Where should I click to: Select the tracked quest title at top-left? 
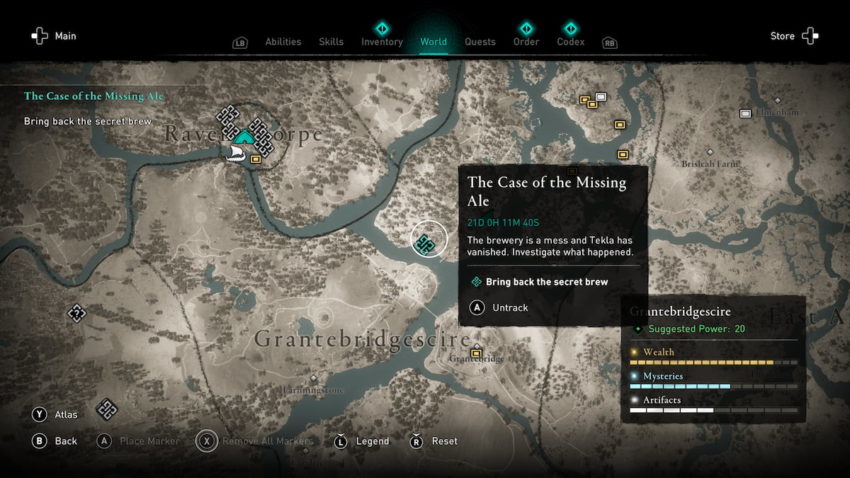[x=94, y=96]
